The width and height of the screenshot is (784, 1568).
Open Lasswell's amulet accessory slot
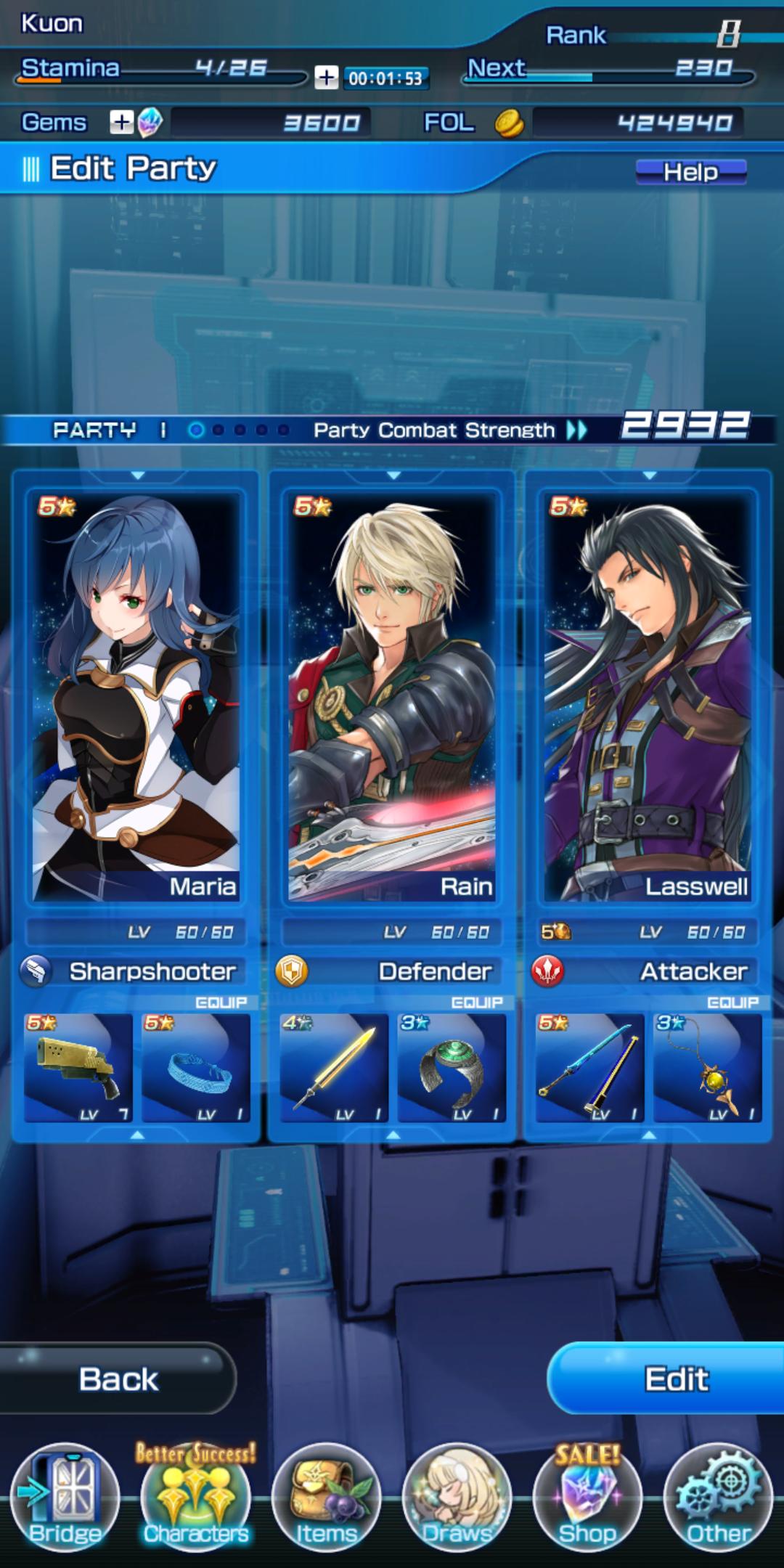pyautogui.click(x=707, y=1067)
